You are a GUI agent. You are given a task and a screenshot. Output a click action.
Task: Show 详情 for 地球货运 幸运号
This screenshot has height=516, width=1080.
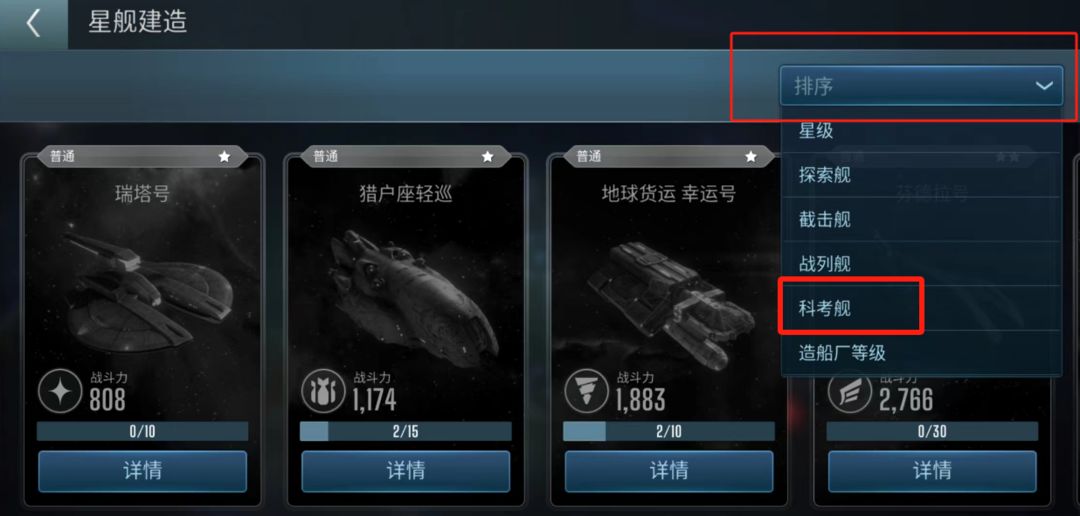[668, 470]
